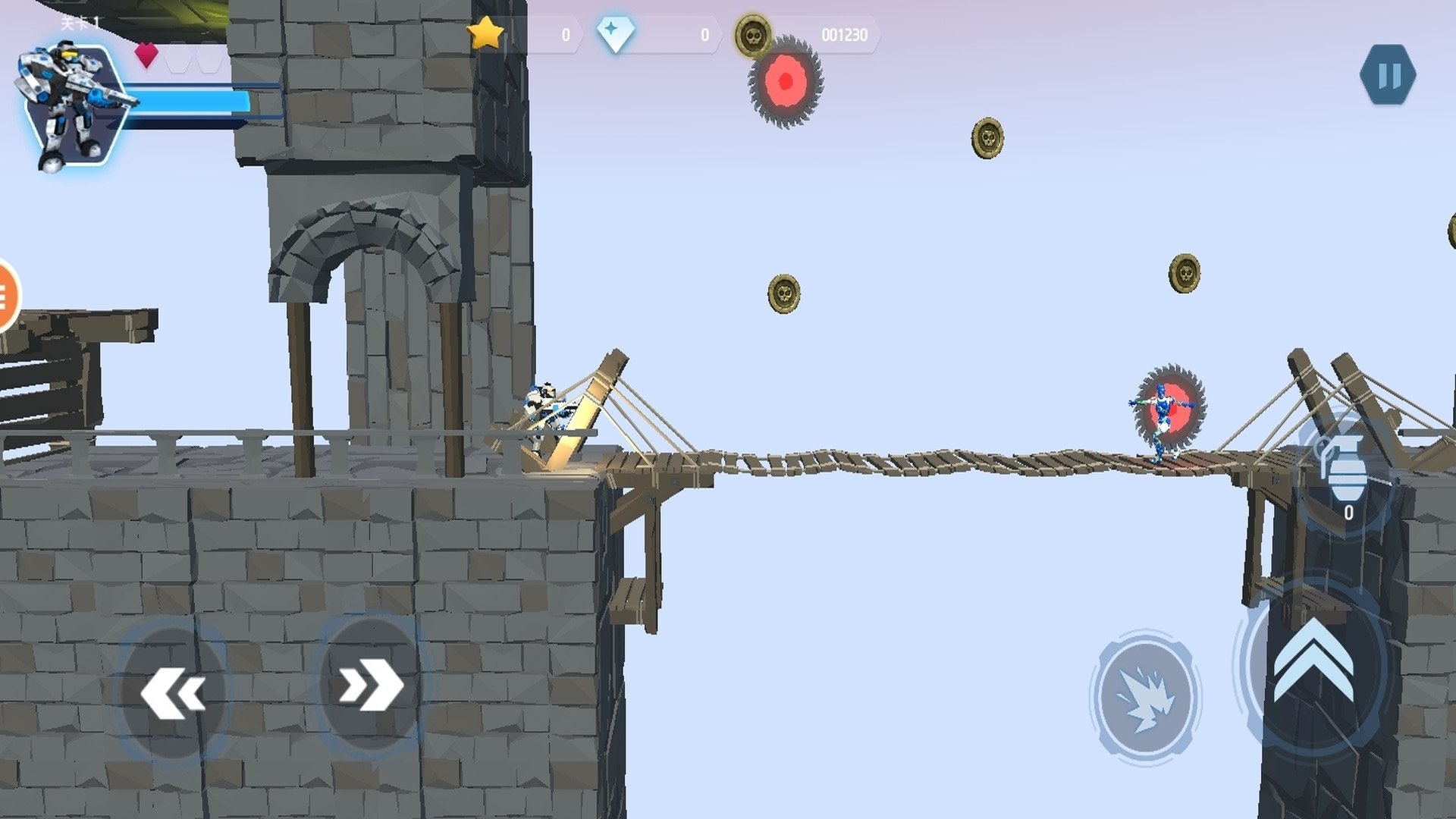
Task: Throw a grenade using the grenade button
Action: tap(1346, 472)
